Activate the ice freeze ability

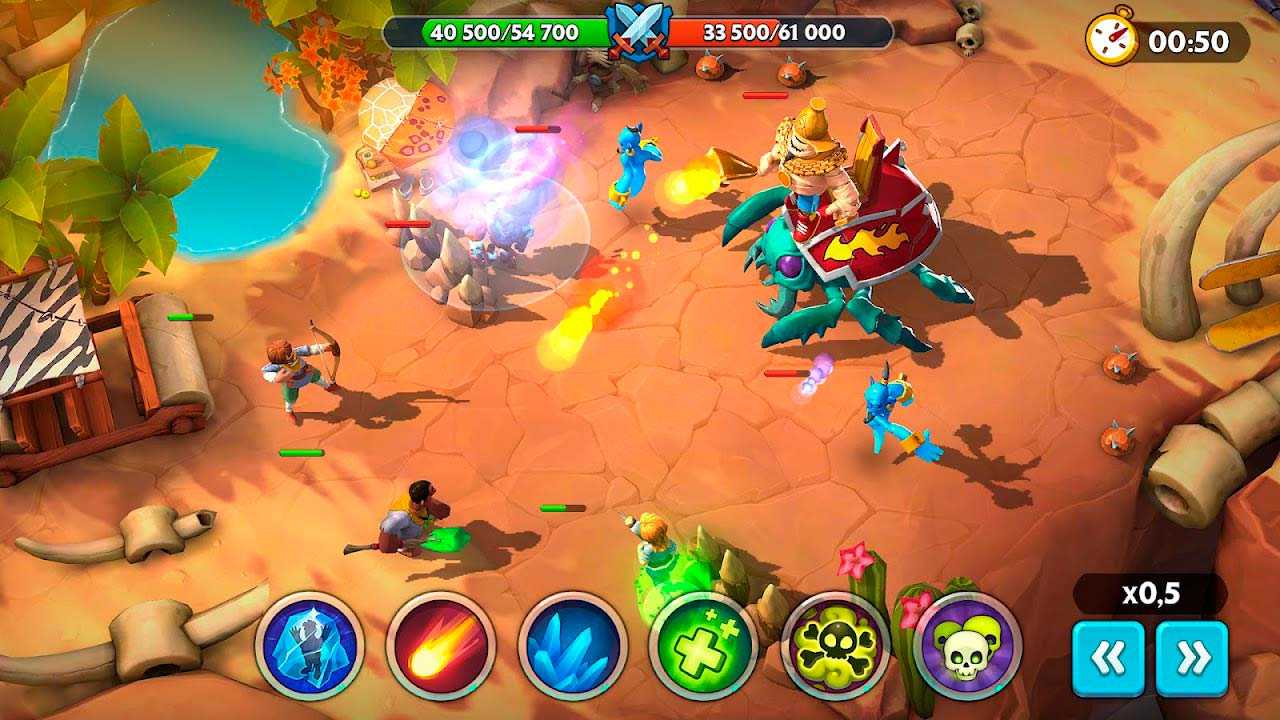click(309, 646)
